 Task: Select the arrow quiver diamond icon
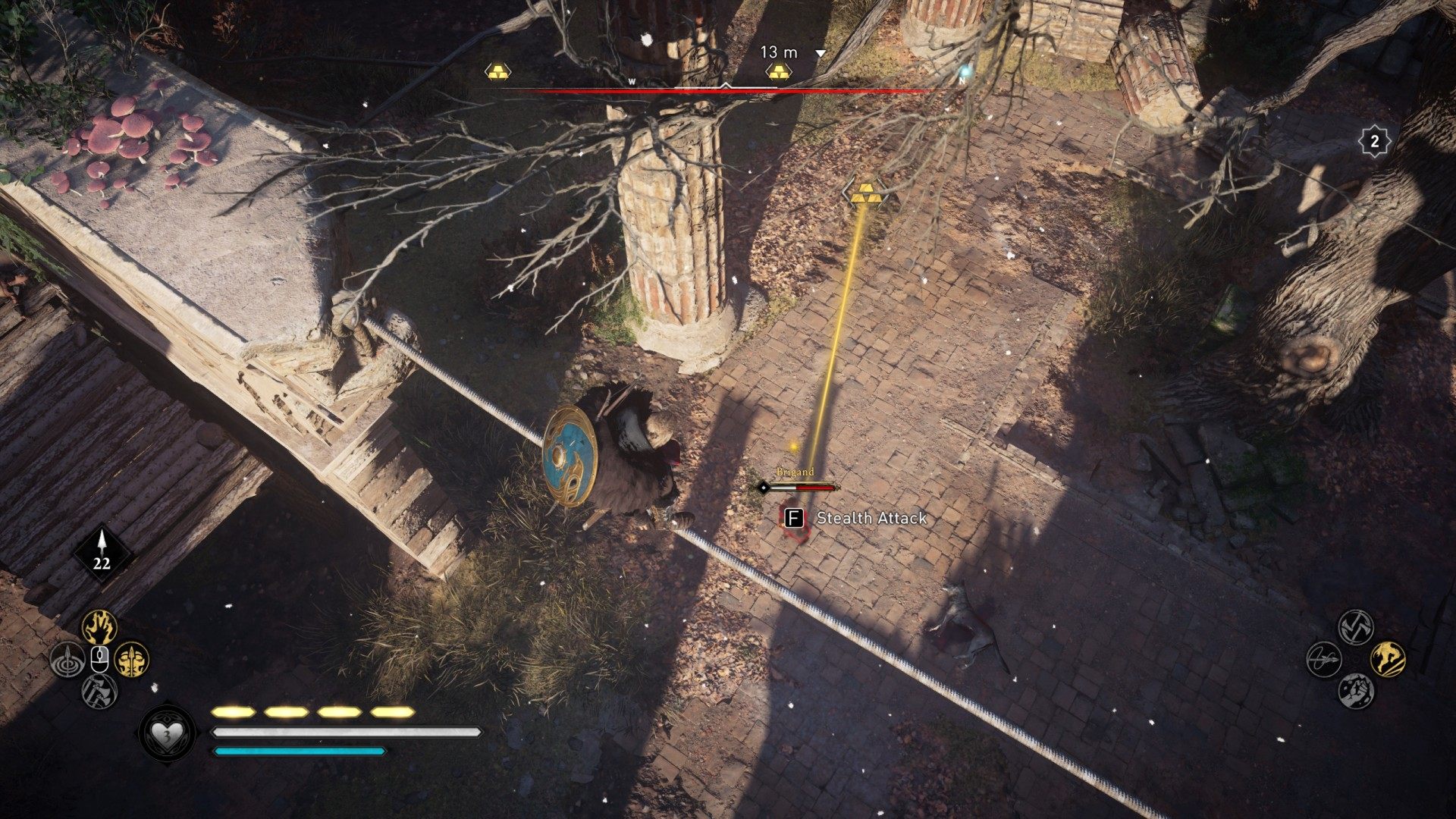coord(102,554)
